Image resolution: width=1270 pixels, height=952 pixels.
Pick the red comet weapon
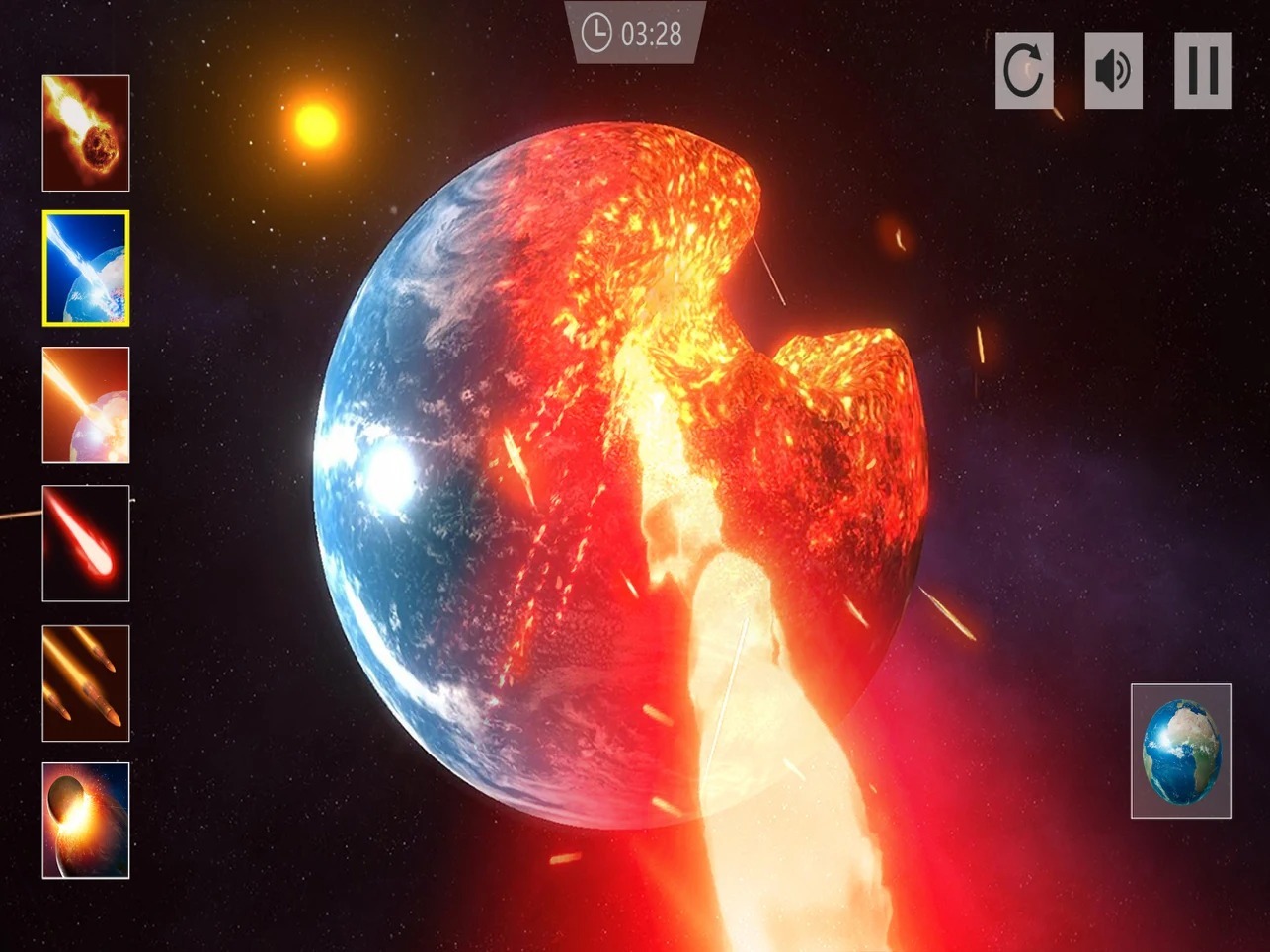click(85, 542)
